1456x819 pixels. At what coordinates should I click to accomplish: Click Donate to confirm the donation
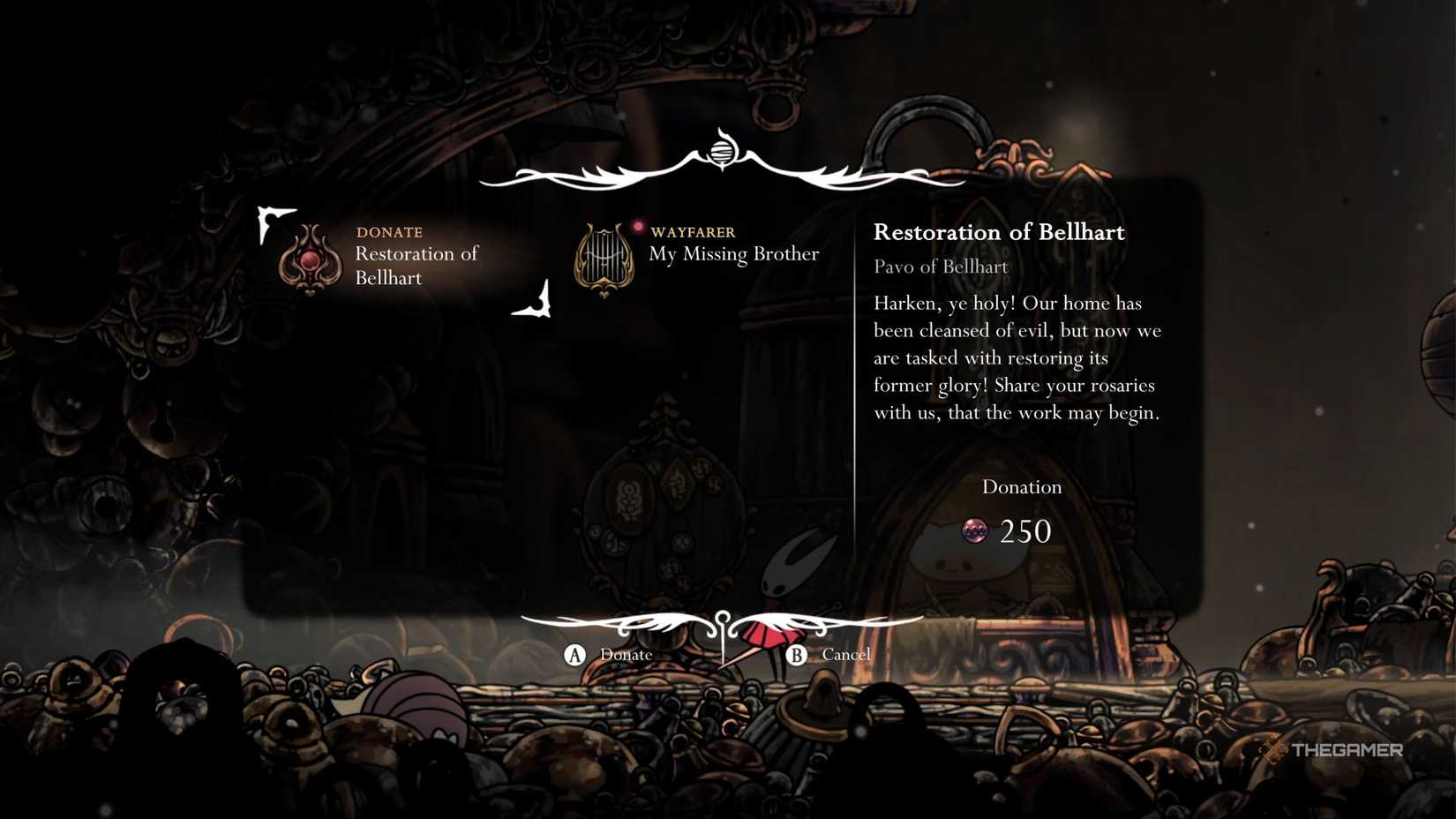pos(612,654)
